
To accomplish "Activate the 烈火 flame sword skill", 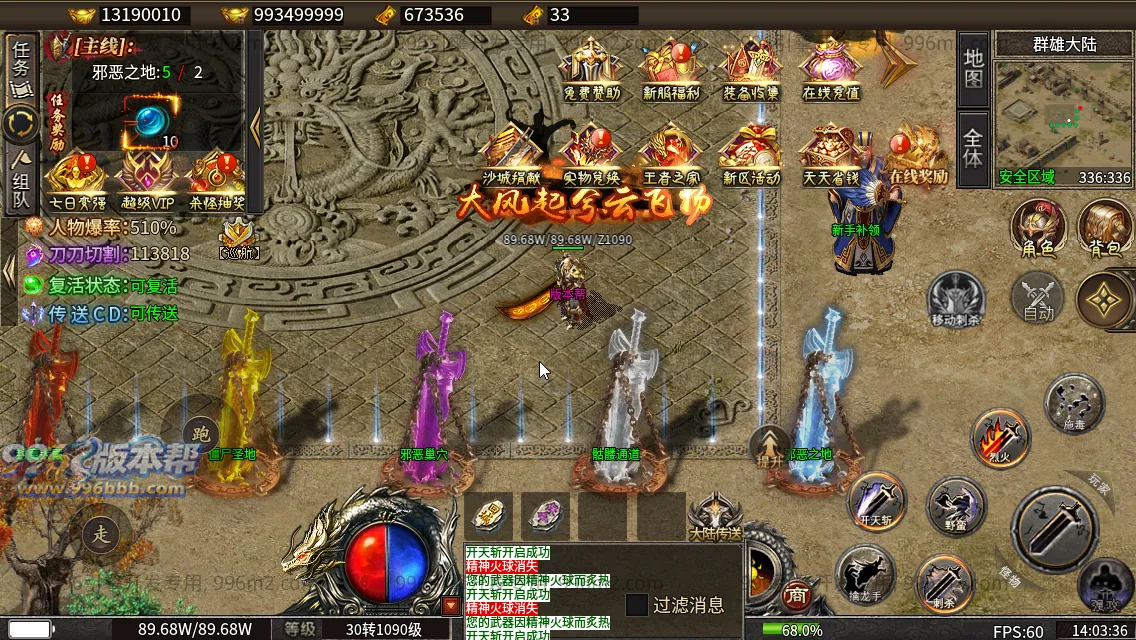I will coord(1000,437).
